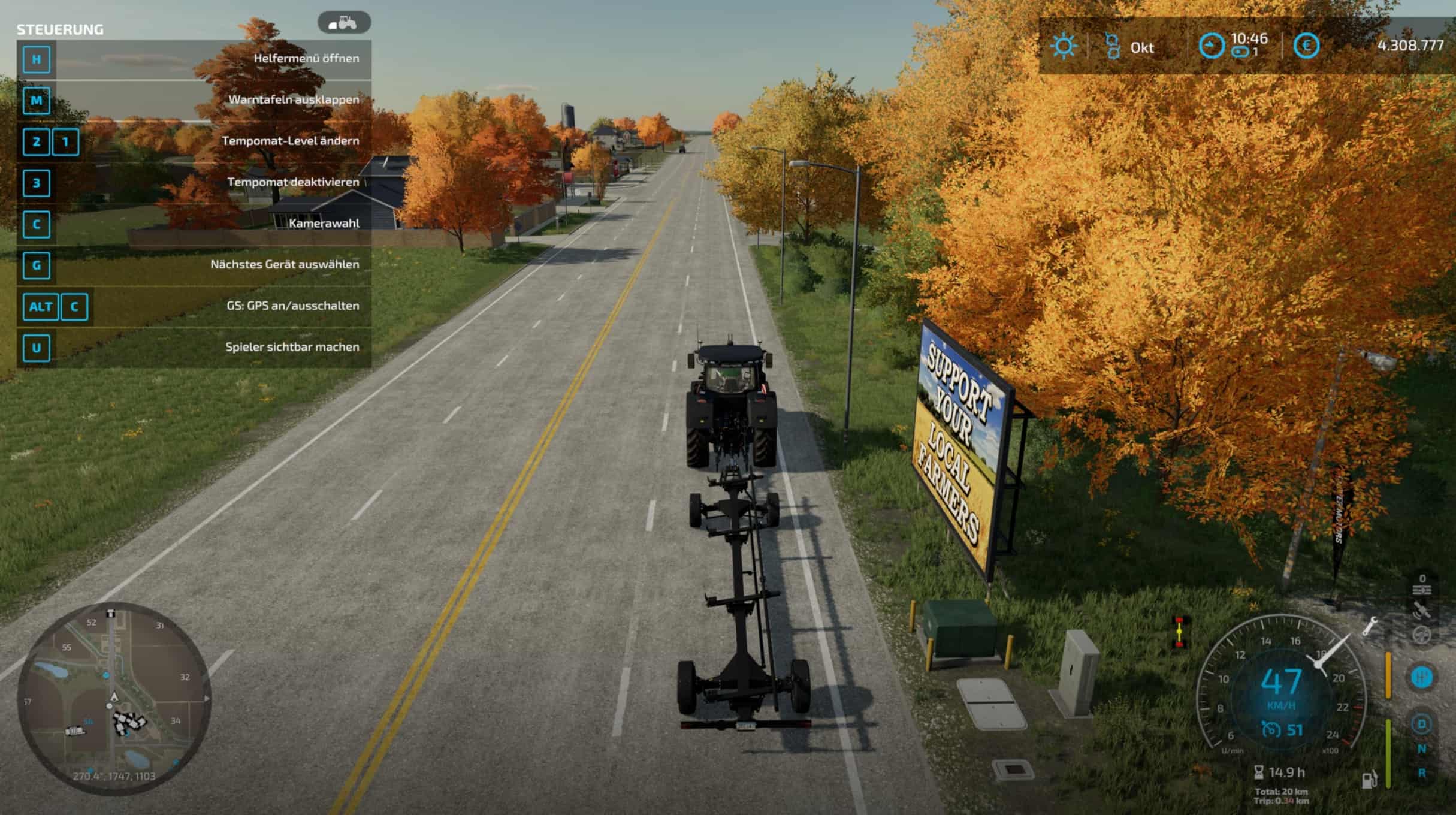Open the circular minimap
This screenshot has height=815, width=1456.
(x=114, y=699)
